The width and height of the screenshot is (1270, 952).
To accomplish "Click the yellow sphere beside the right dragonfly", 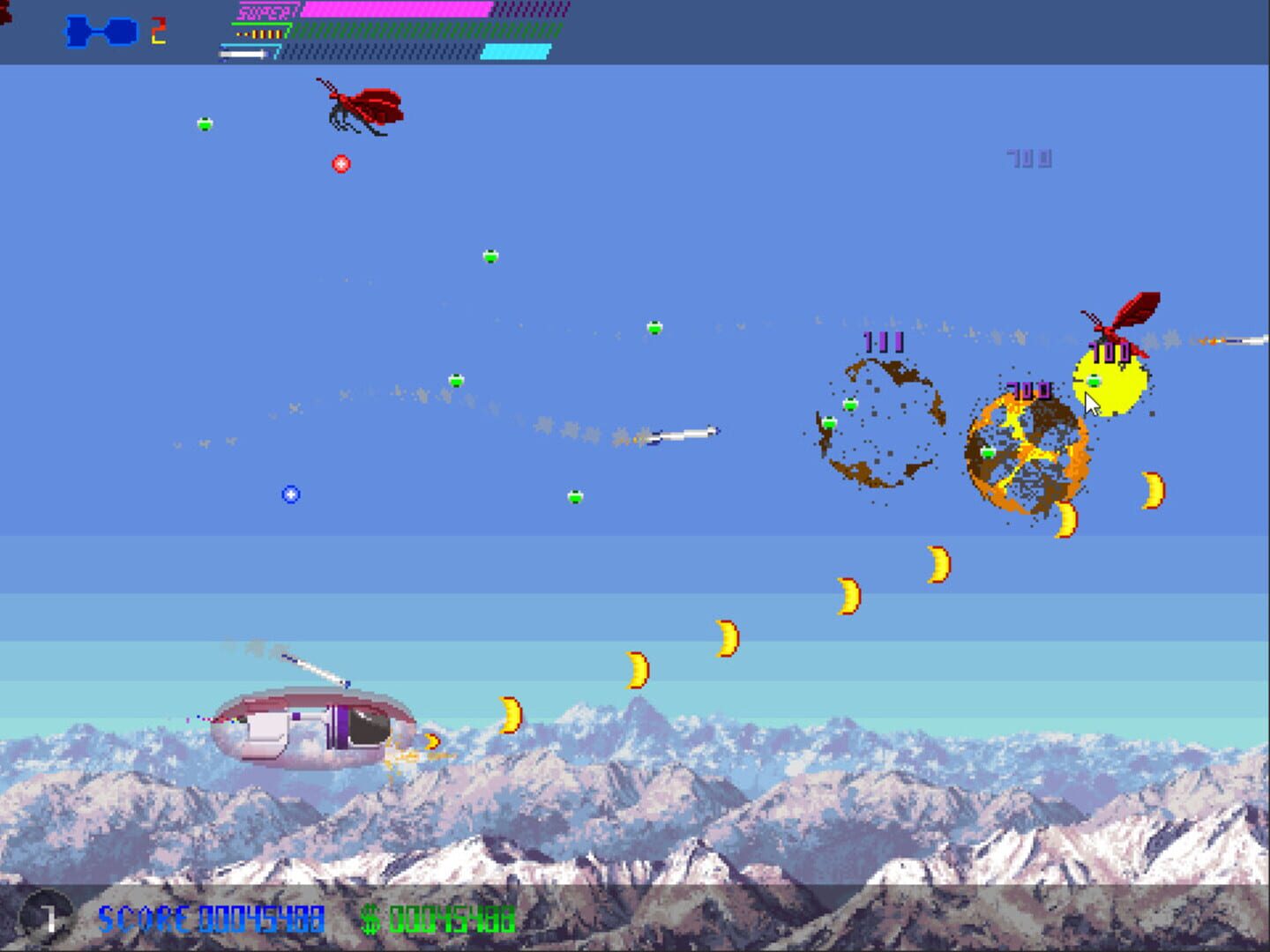I will [1111, 379].
